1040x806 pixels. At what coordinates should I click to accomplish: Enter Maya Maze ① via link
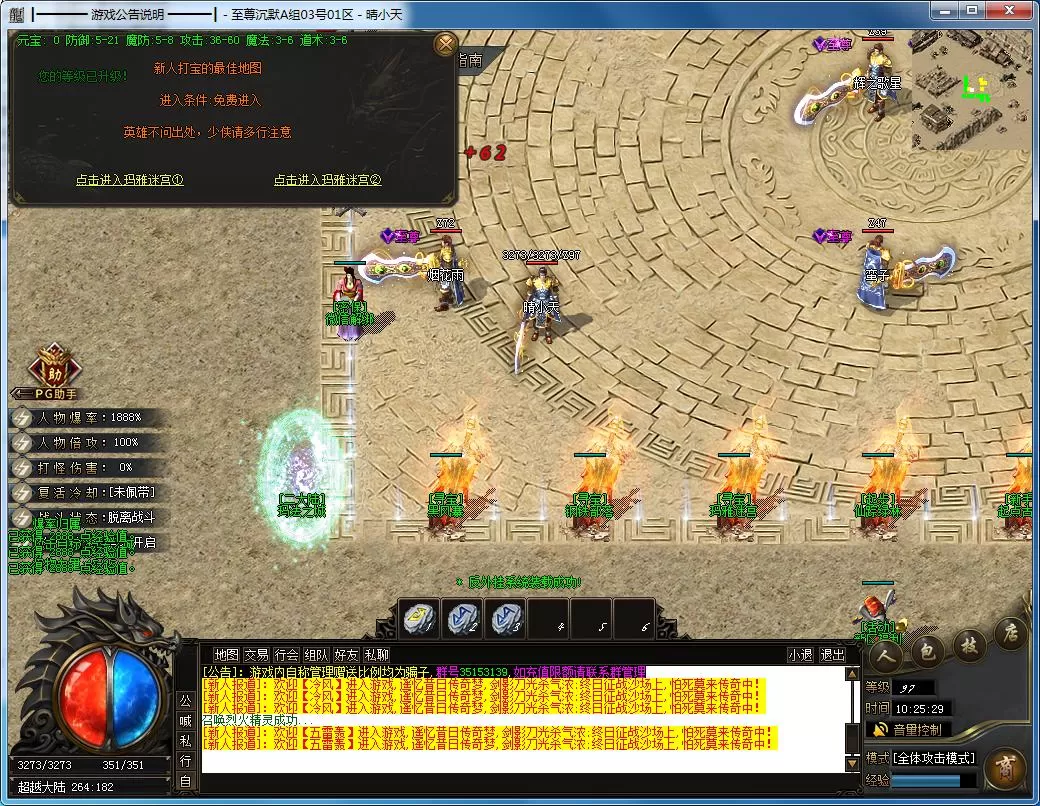130,180
